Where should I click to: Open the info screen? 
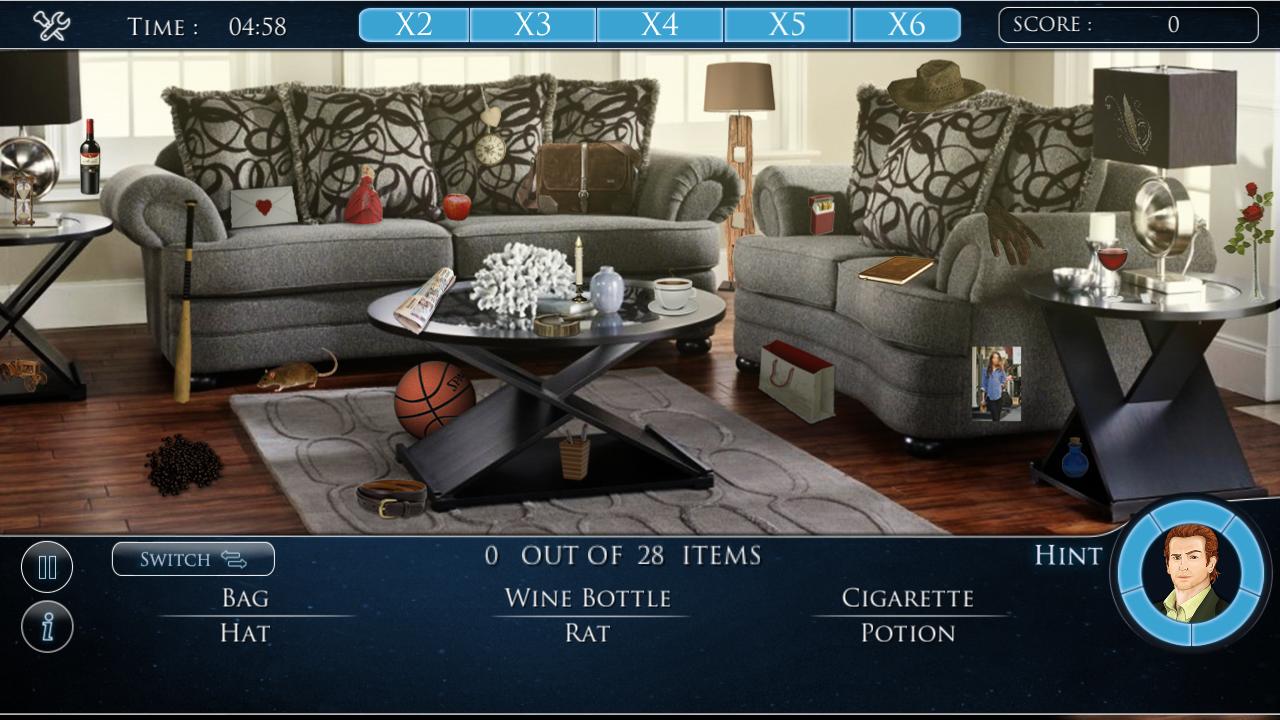tap(47, 625)
